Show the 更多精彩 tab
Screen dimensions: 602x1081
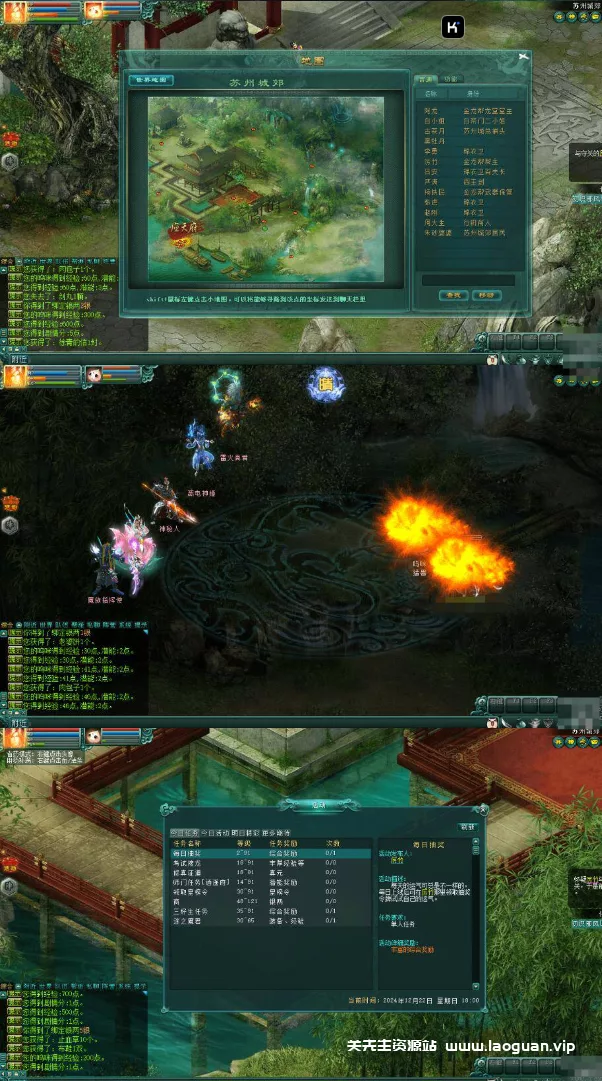[275, 832]
